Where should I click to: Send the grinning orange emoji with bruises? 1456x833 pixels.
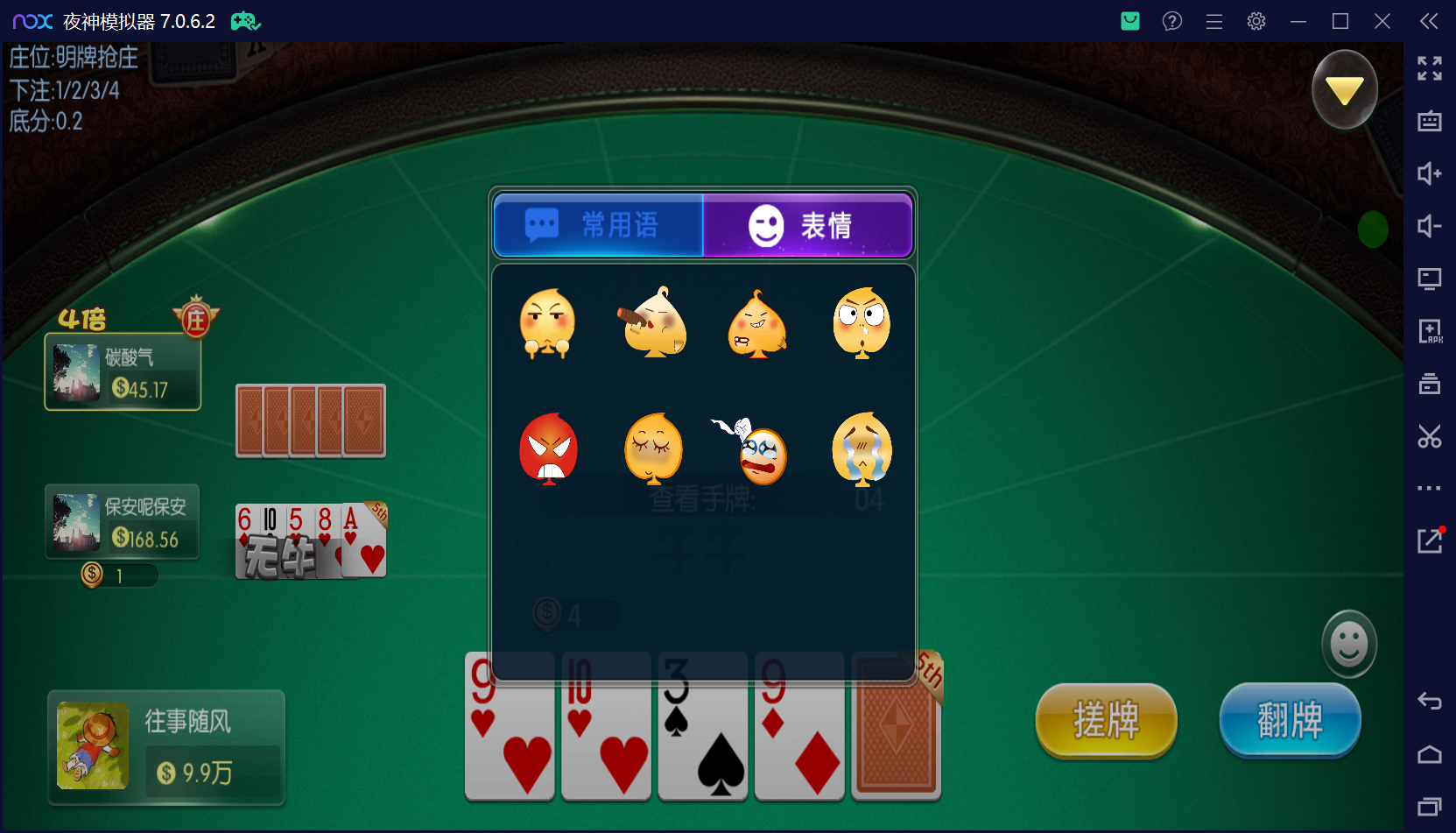pyautogui.click(x=757, y=323)
